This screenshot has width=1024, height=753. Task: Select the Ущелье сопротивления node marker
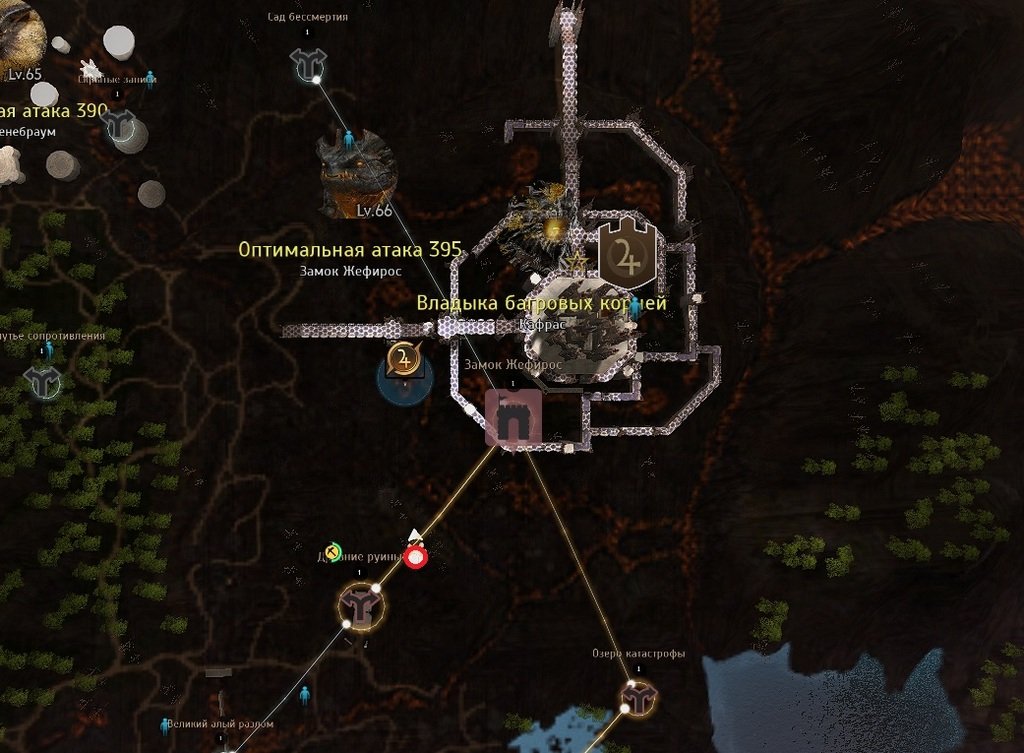[x=43, y=381]
